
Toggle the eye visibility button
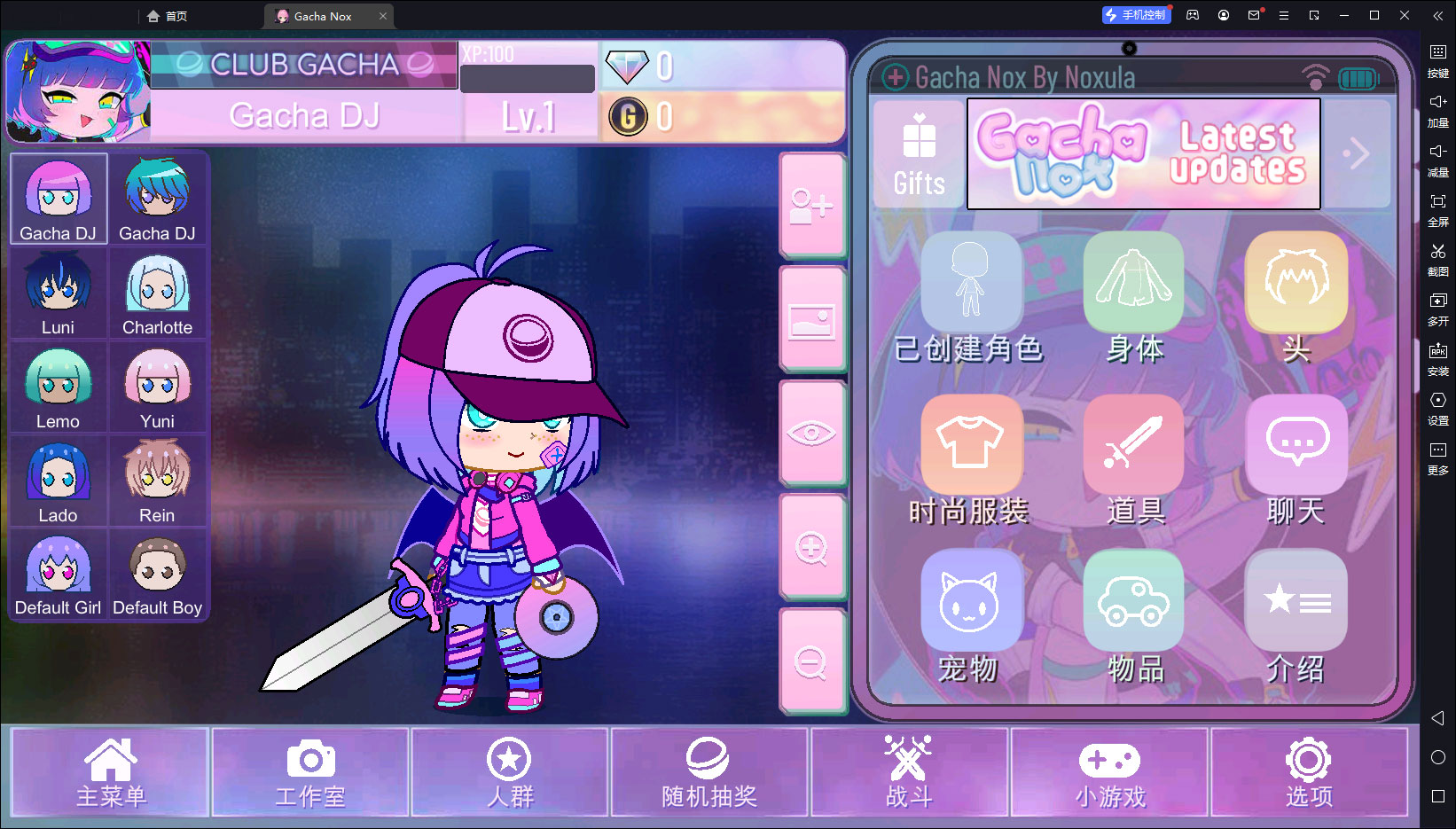click(811, 434)
